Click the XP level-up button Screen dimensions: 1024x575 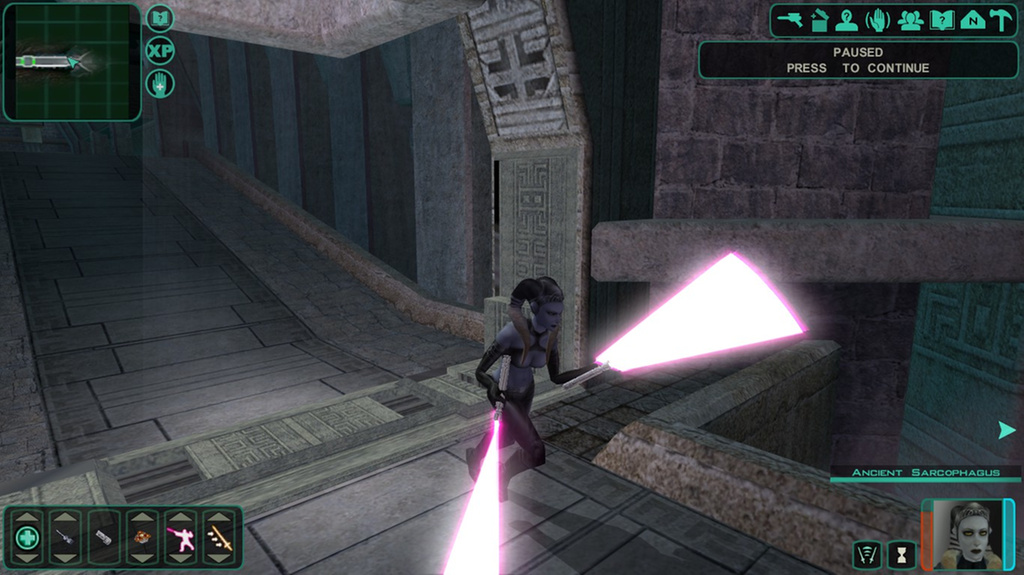point(160,50)
